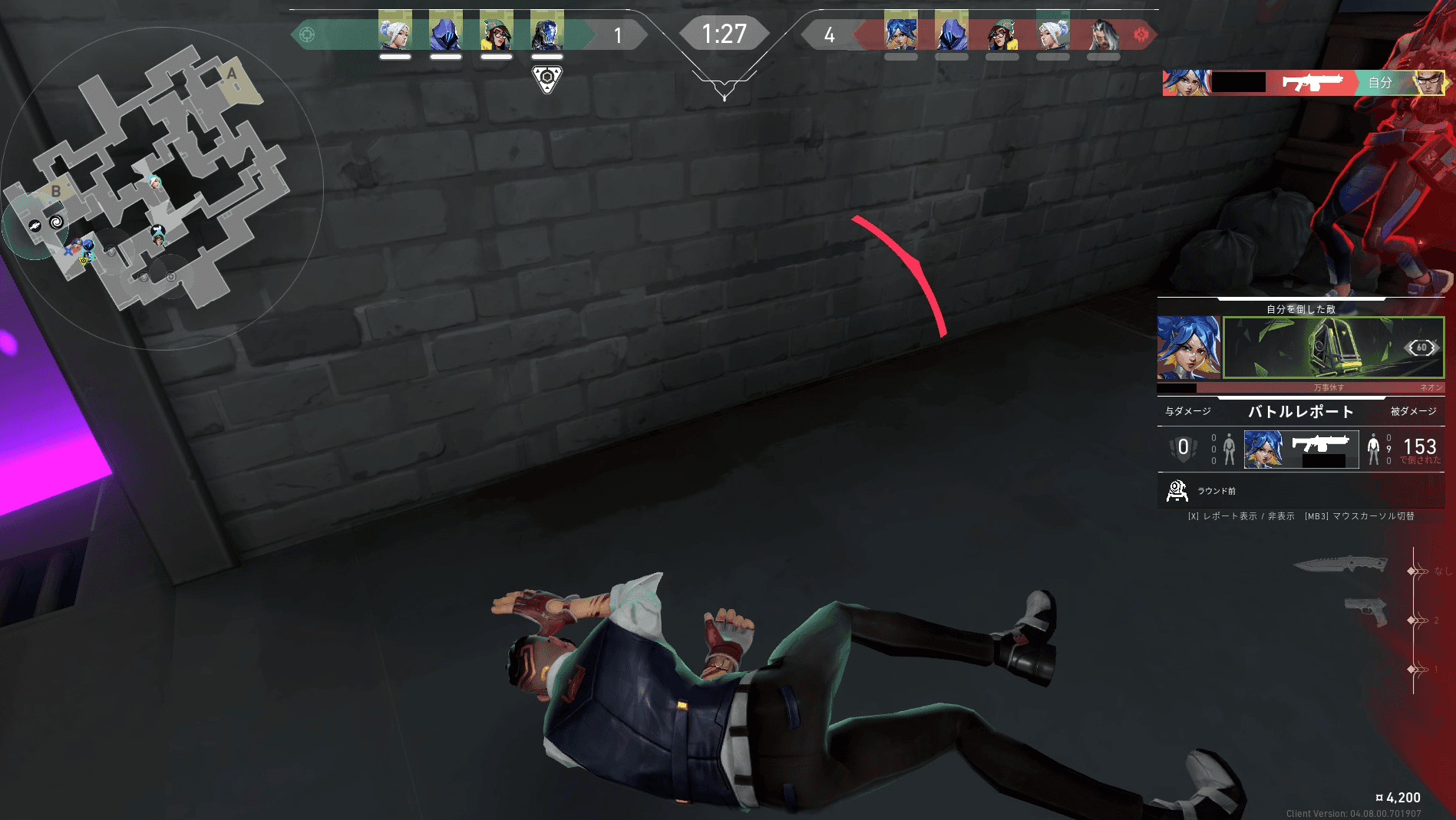Click the green attacker team emblem

[307, 35]
